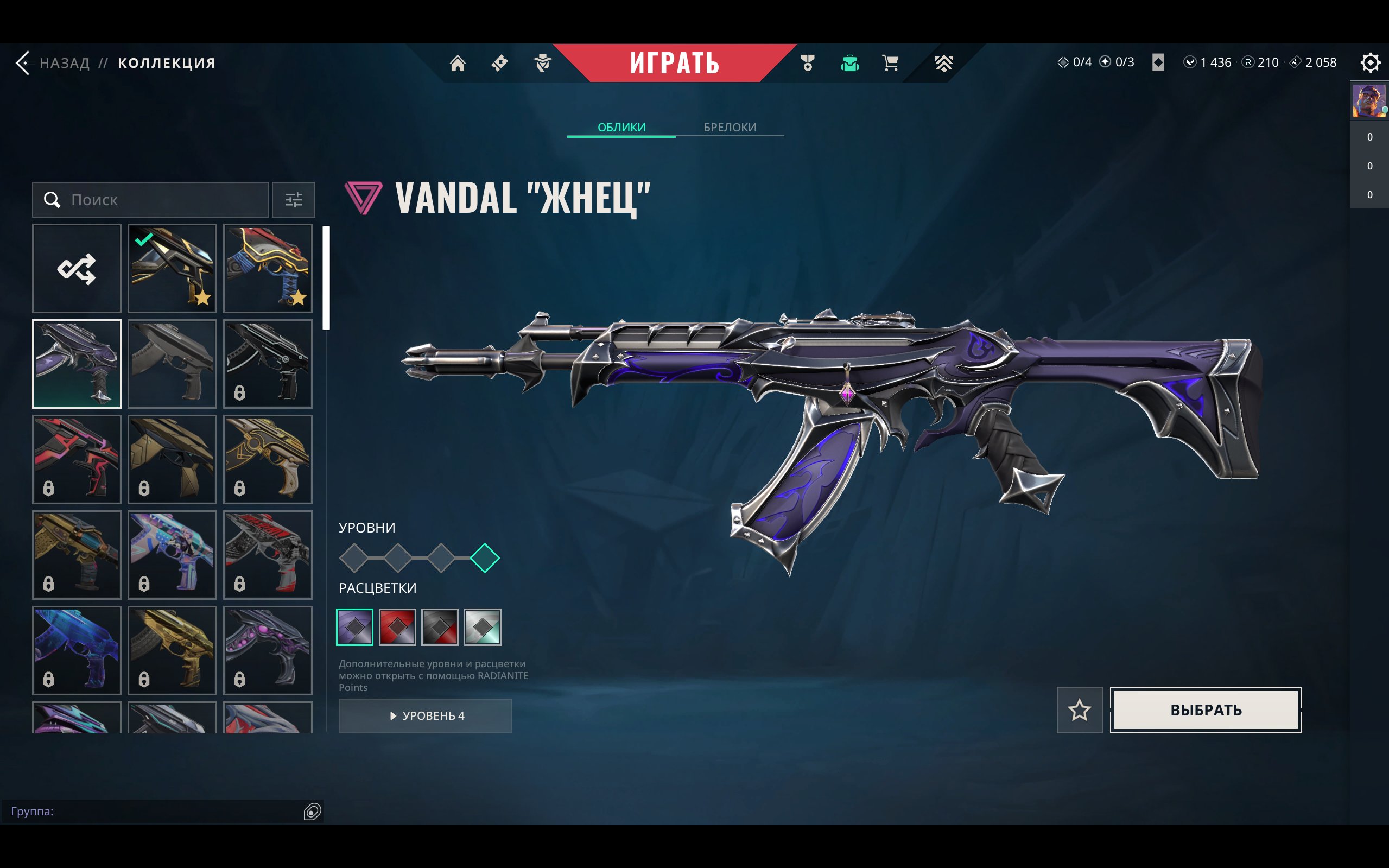Switch to the БРЕЛОКИ tab
The height and width of the screenshot is (868, 1389).
pos(730,127)
